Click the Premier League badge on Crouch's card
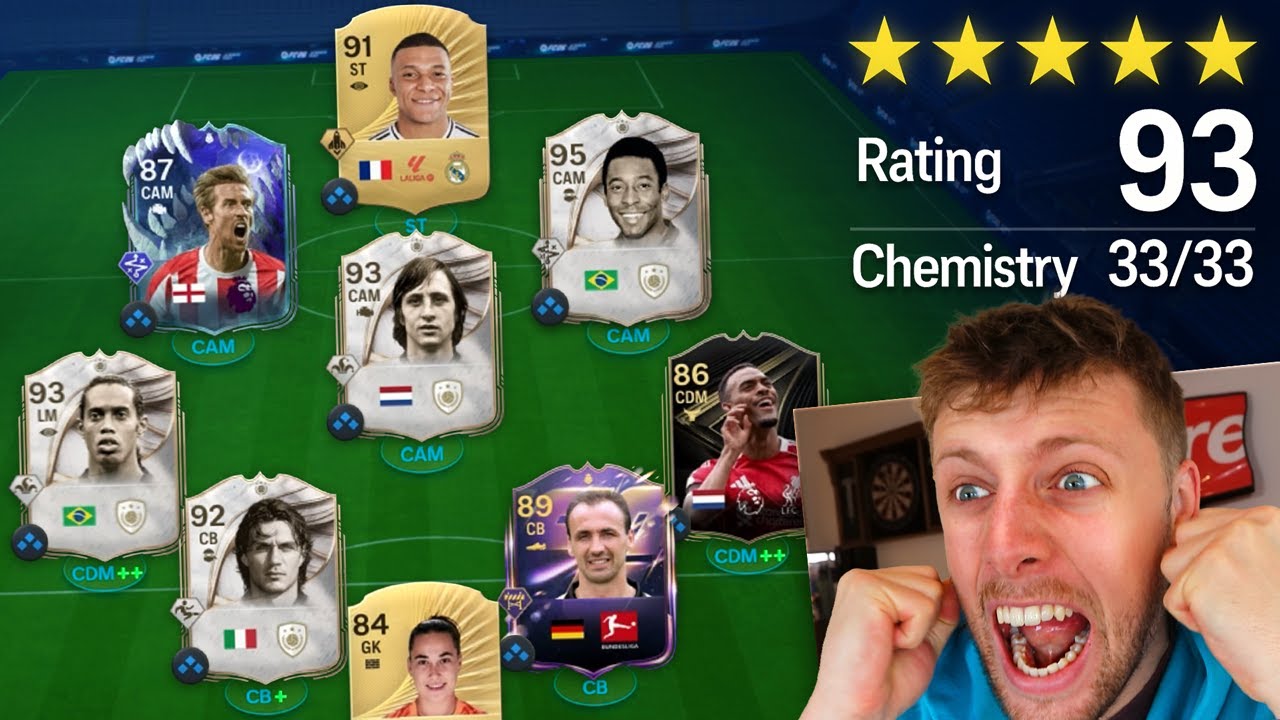This screenshot has width=1280, height=720. click(x=241, y=293)
